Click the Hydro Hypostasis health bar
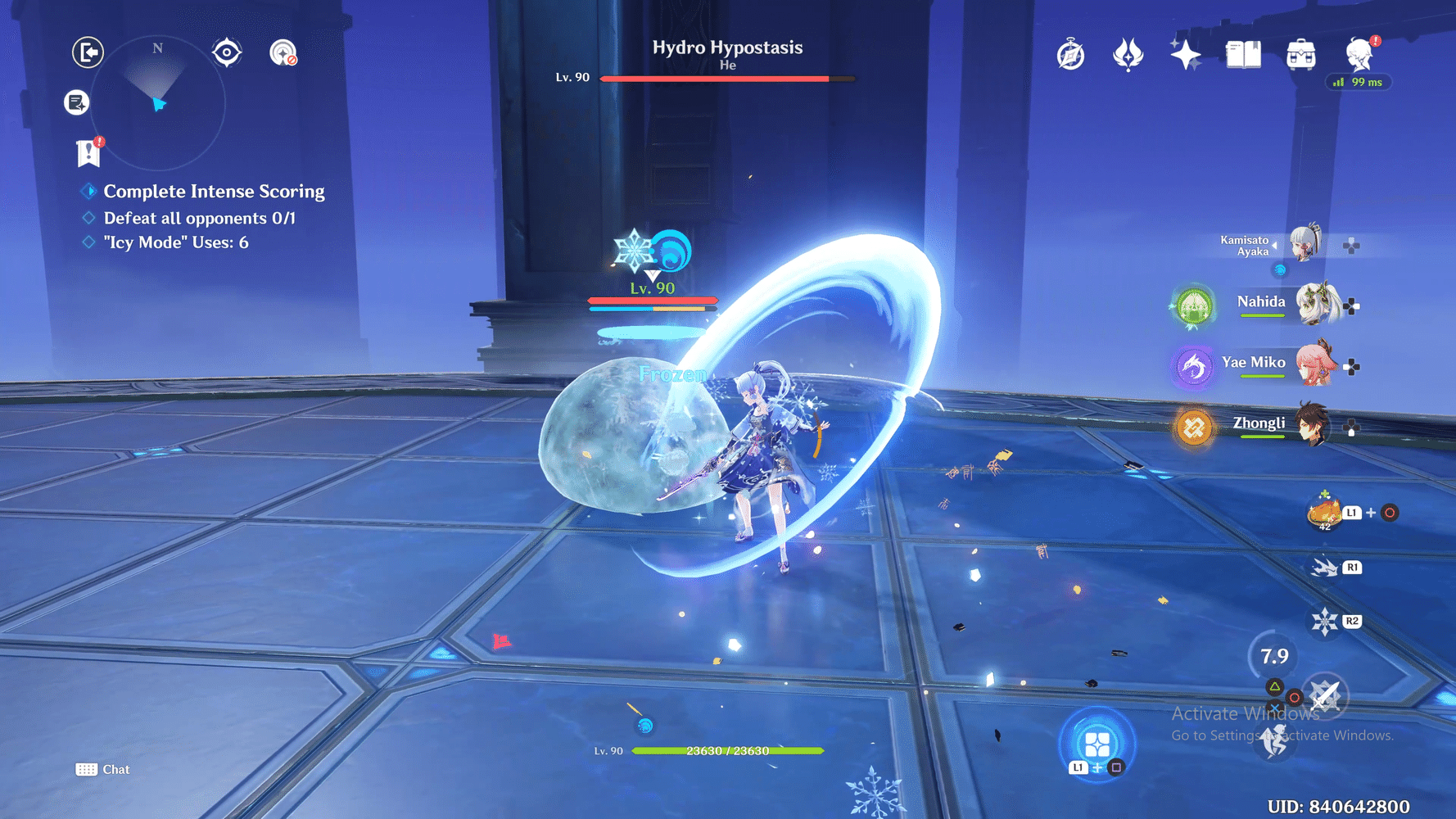Viewport: 1456px width, 819px height. coord(727,79)
